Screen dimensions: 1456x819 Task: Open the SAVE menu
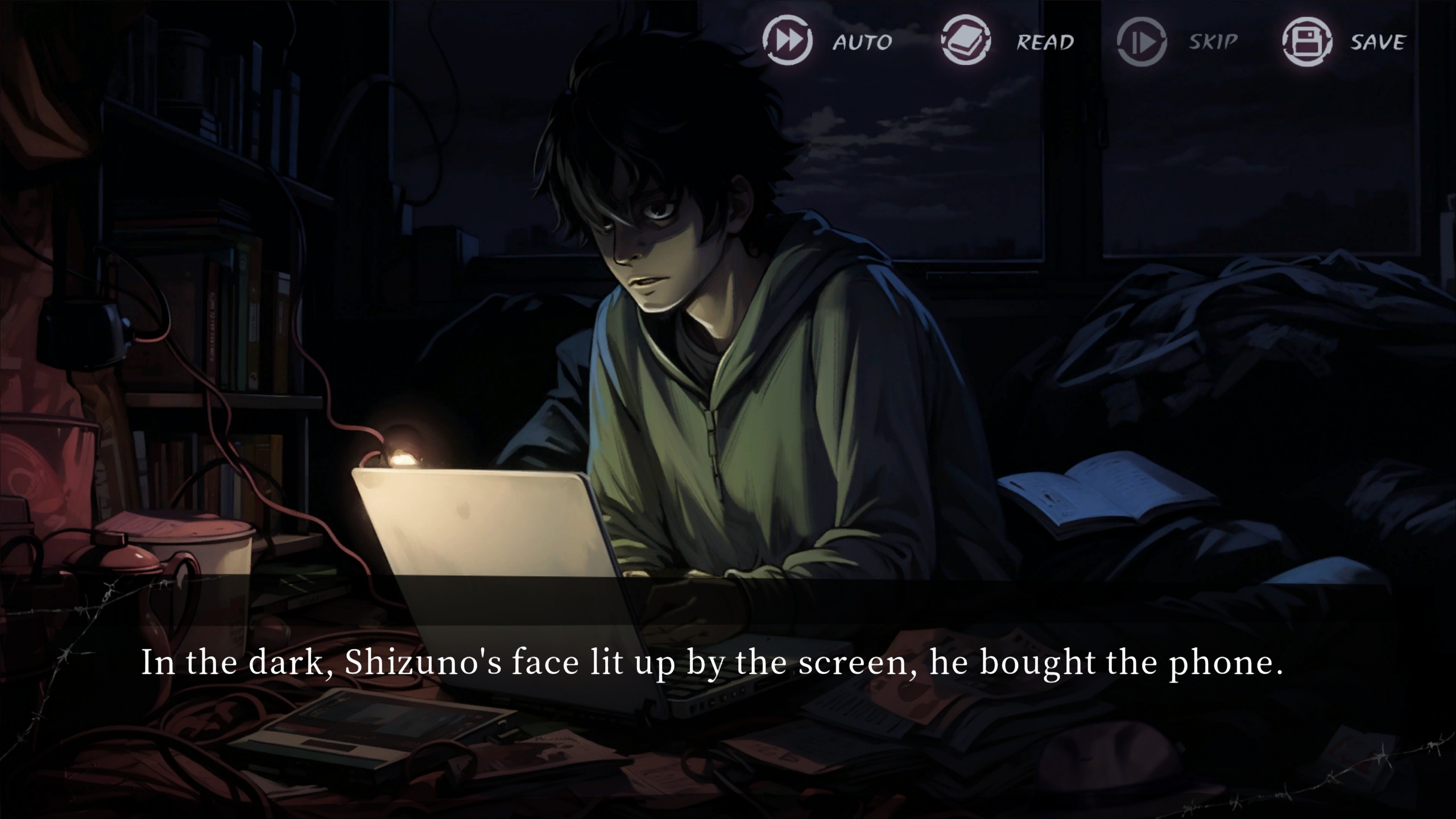click(x=1307, y=42)
